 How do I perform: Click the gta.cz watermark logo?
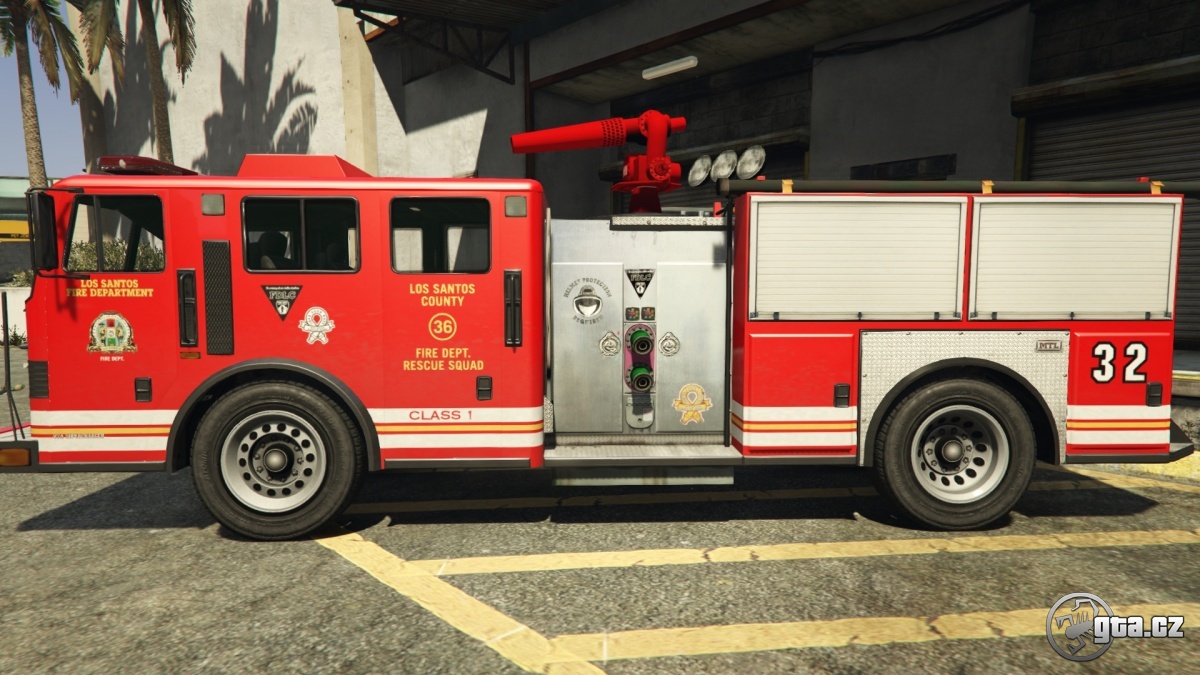[1113, 627]
